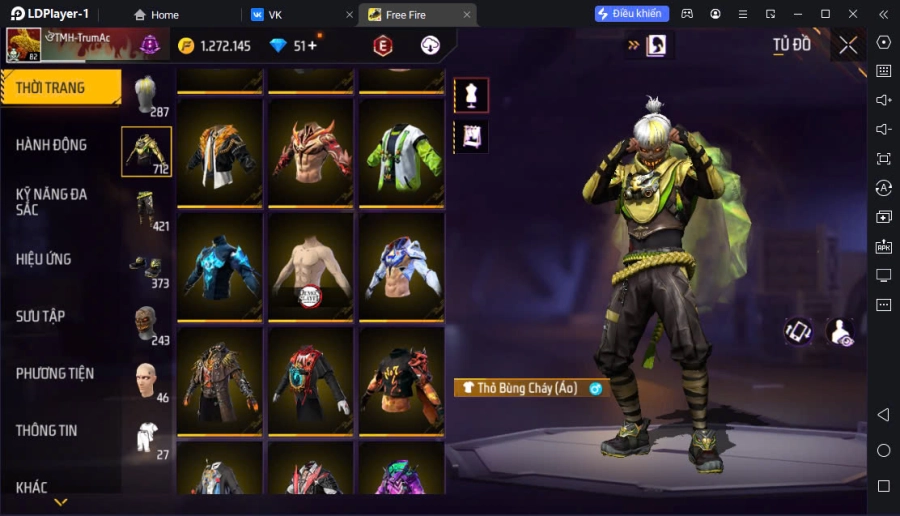The height and width of the screenshot is (516, 900).
Task: Equip the shirtless bare torso skin
Action: click(311, 268)
